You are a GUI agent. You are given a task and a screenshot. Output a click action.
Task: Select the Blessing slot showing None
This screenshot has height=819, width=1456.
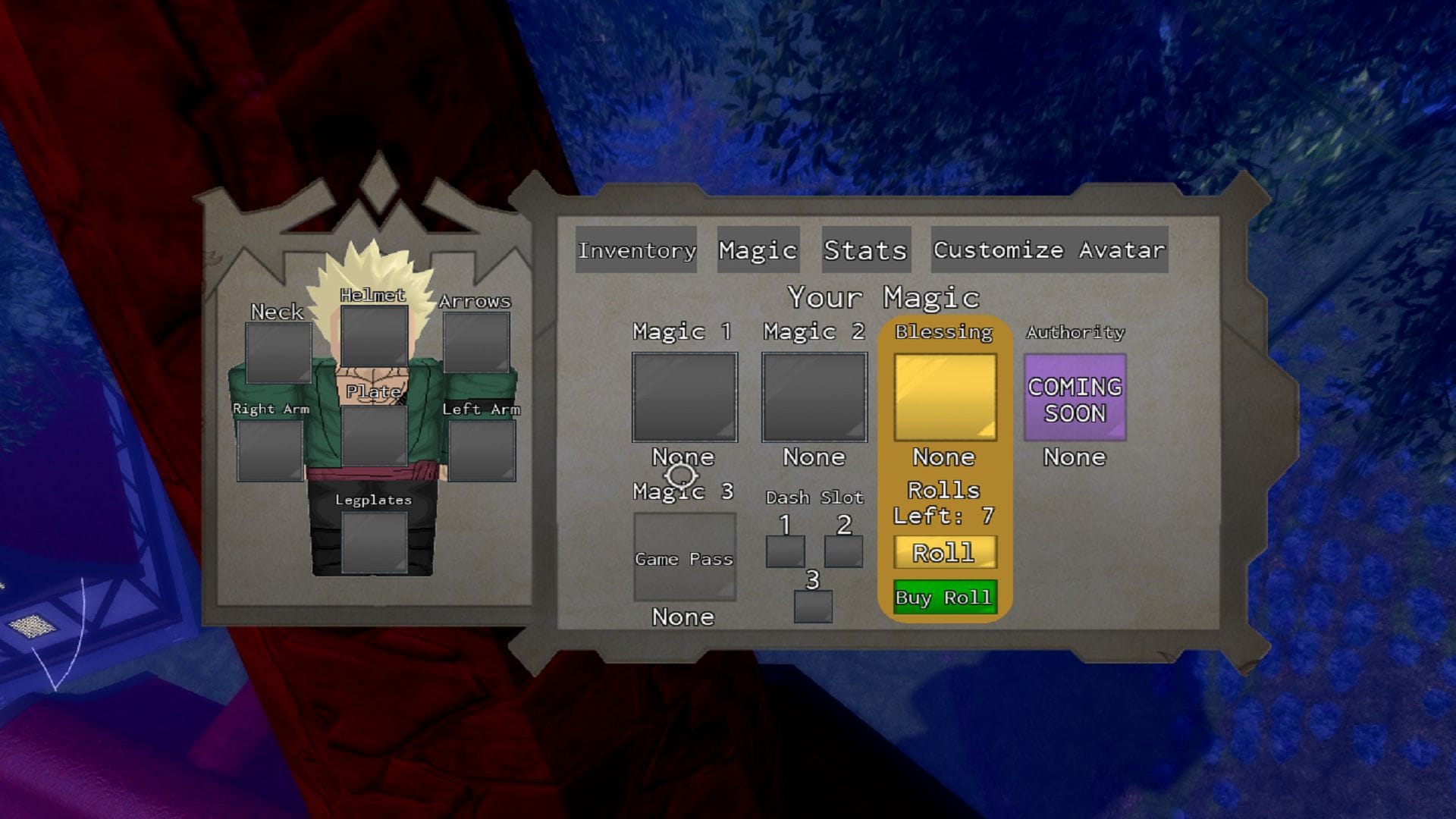pos(944,396)
